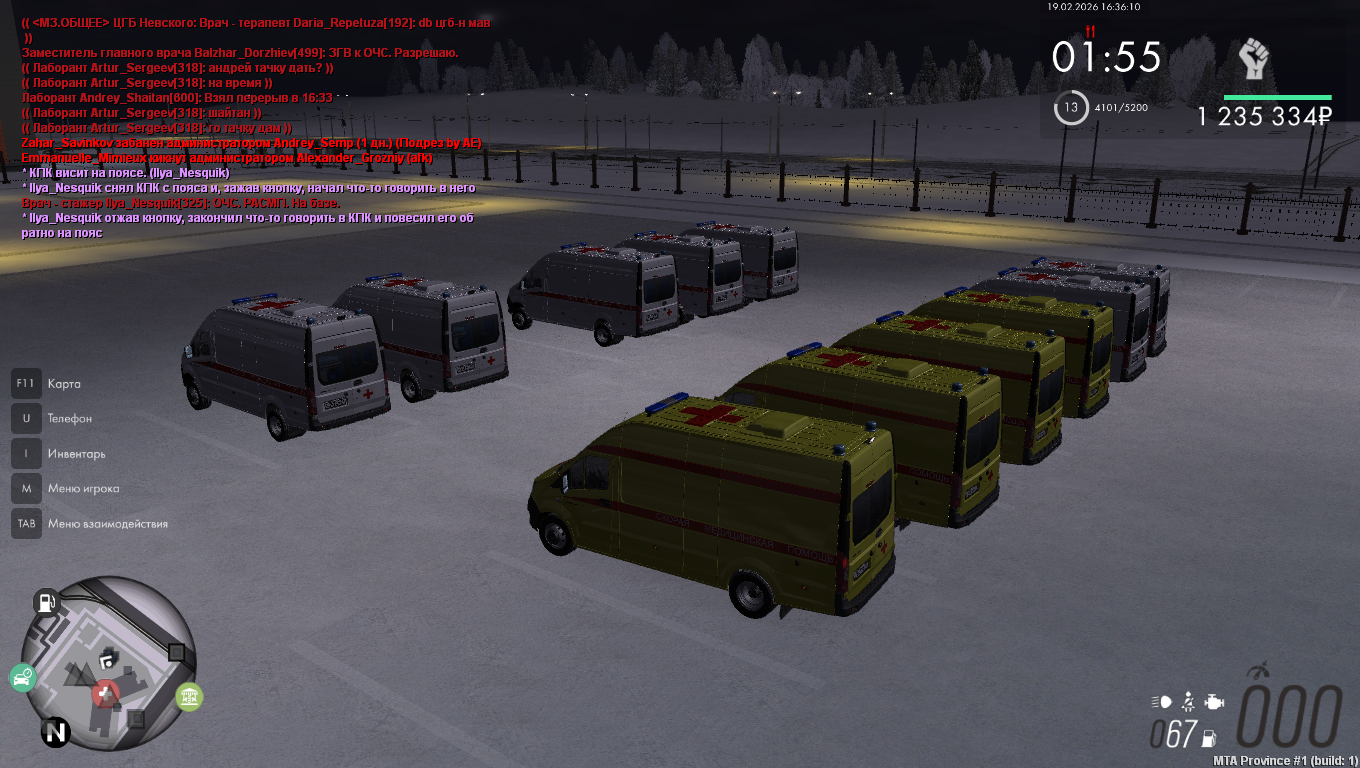Click the red fork and knife hunger icon
This screenshot has width=1360, height=768.
coord(1090,32)
